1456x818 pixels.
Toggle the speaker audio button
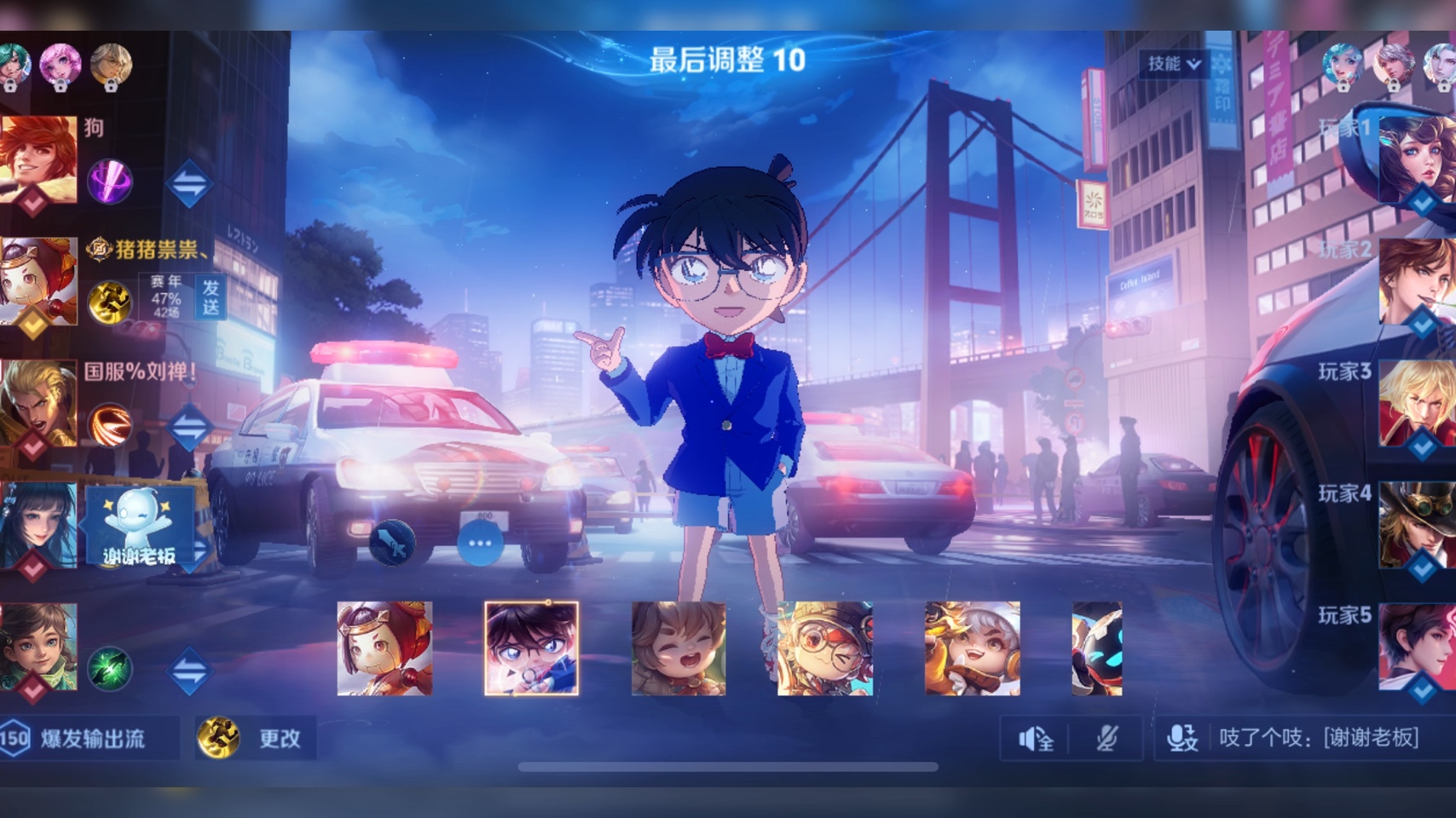pyautogui.click(x=1036, y=739)
